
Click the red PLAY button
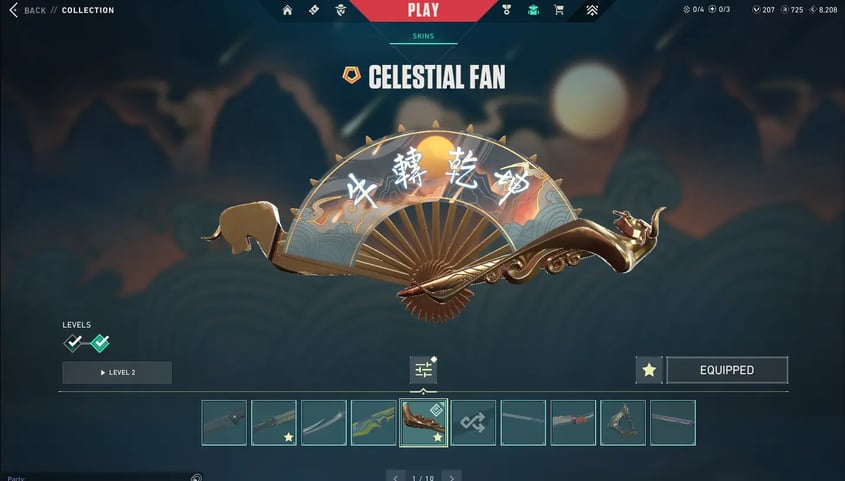pyautogui.click(x=423, y=11)
